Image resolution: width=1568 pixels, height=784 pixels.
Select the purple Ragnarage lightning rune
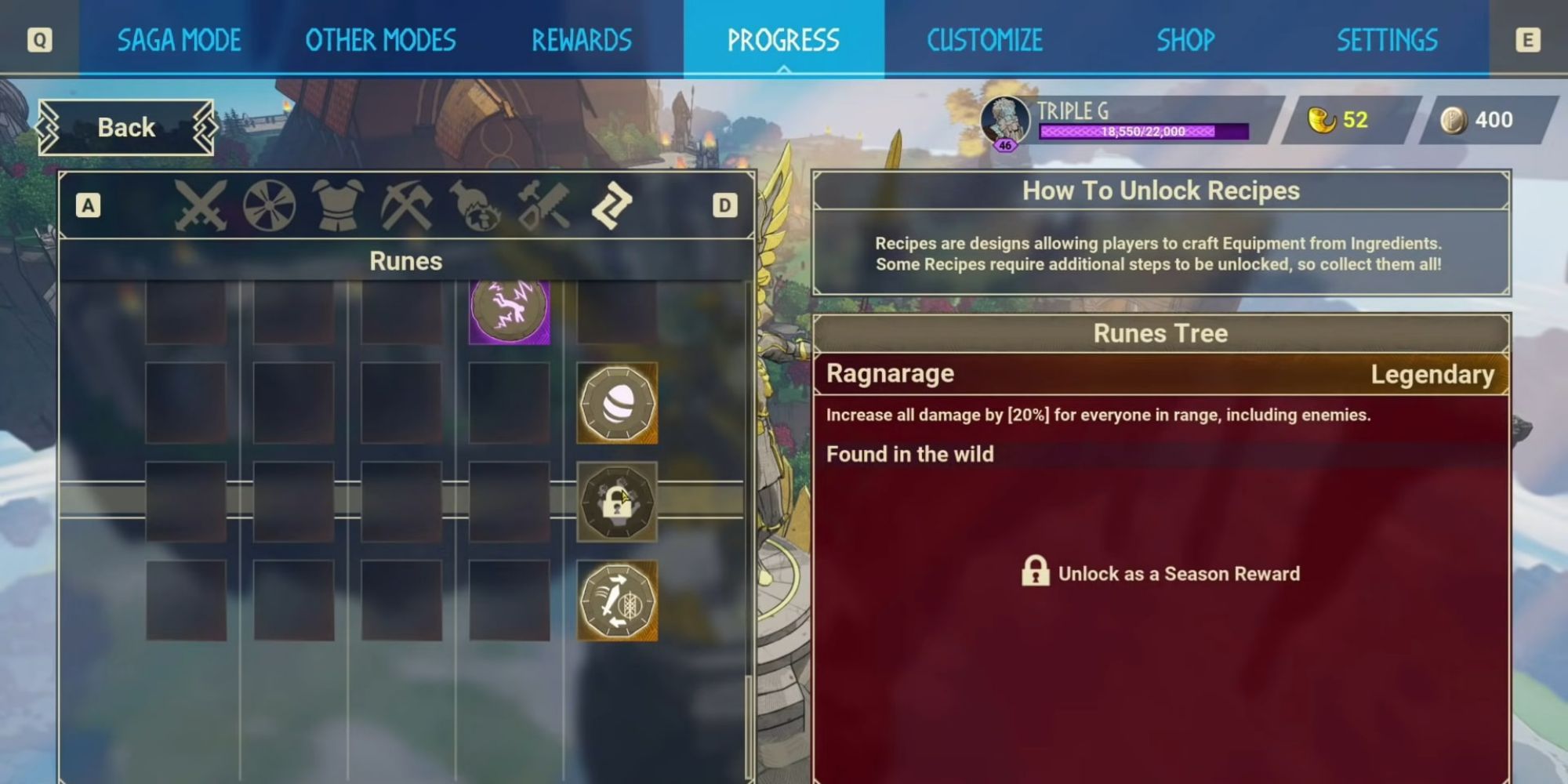pos(509,310)
